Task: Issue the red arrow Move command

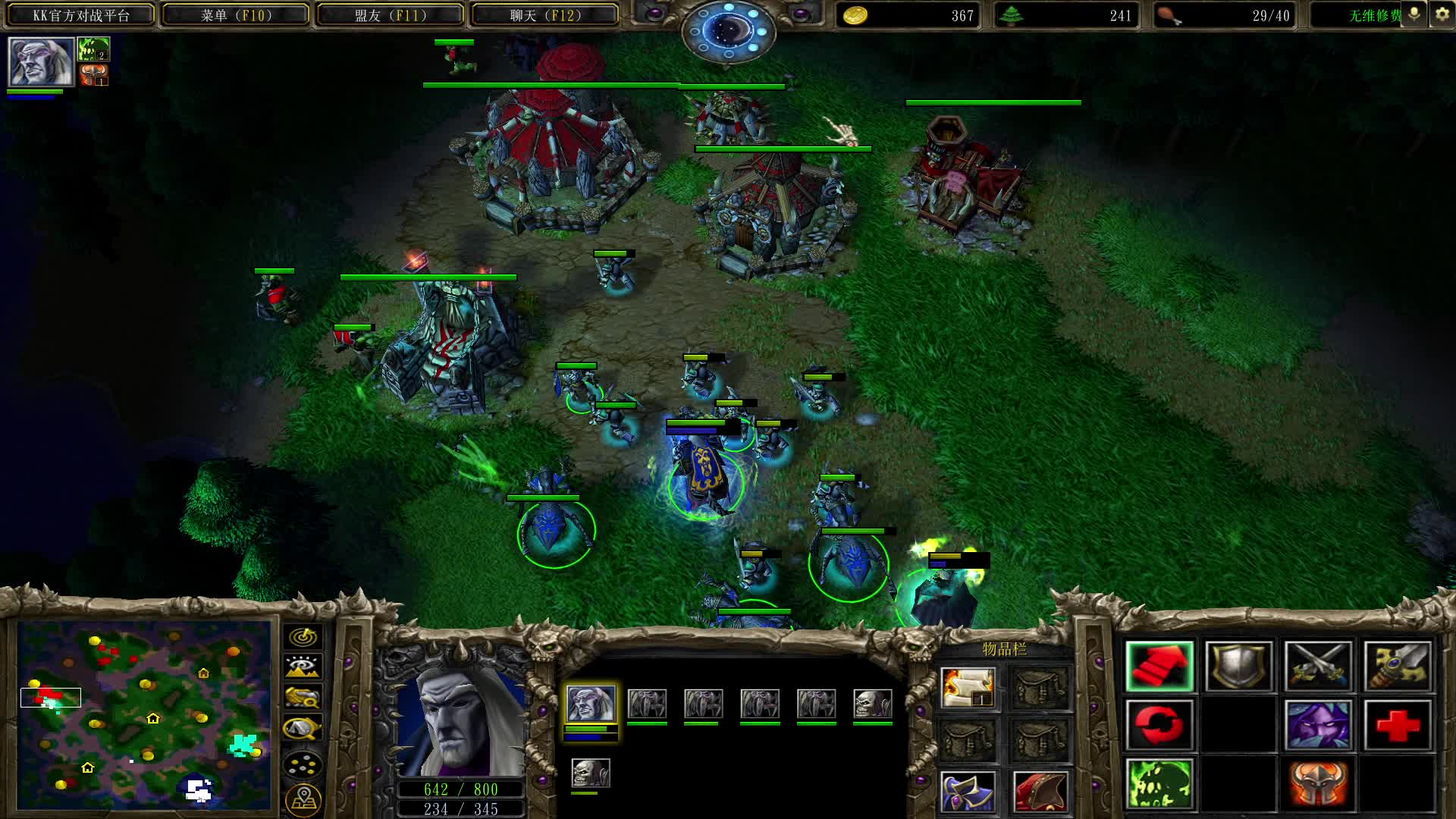Action: pyautogui.click(x=1159, y=667)
